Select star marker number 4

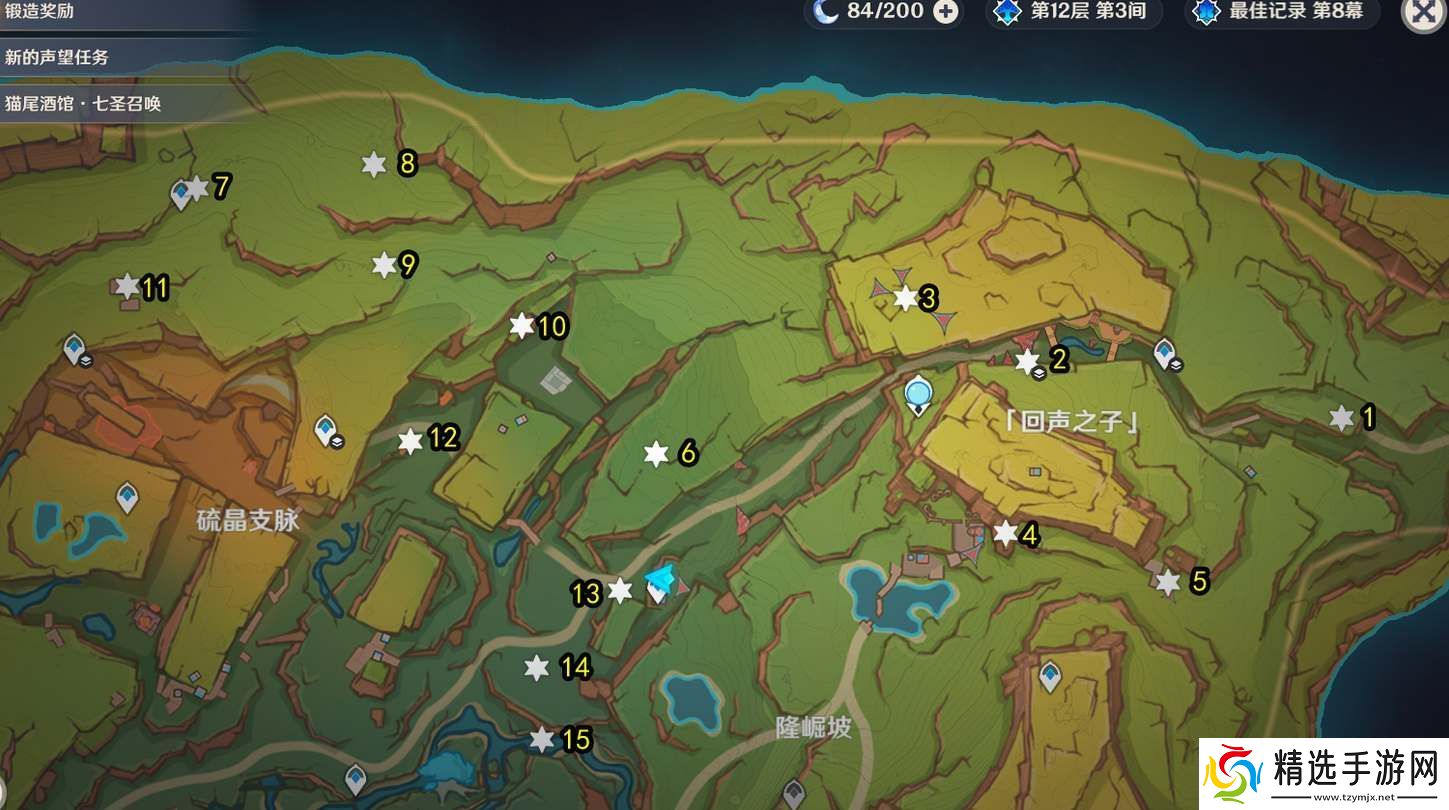tap(1005, 533)
